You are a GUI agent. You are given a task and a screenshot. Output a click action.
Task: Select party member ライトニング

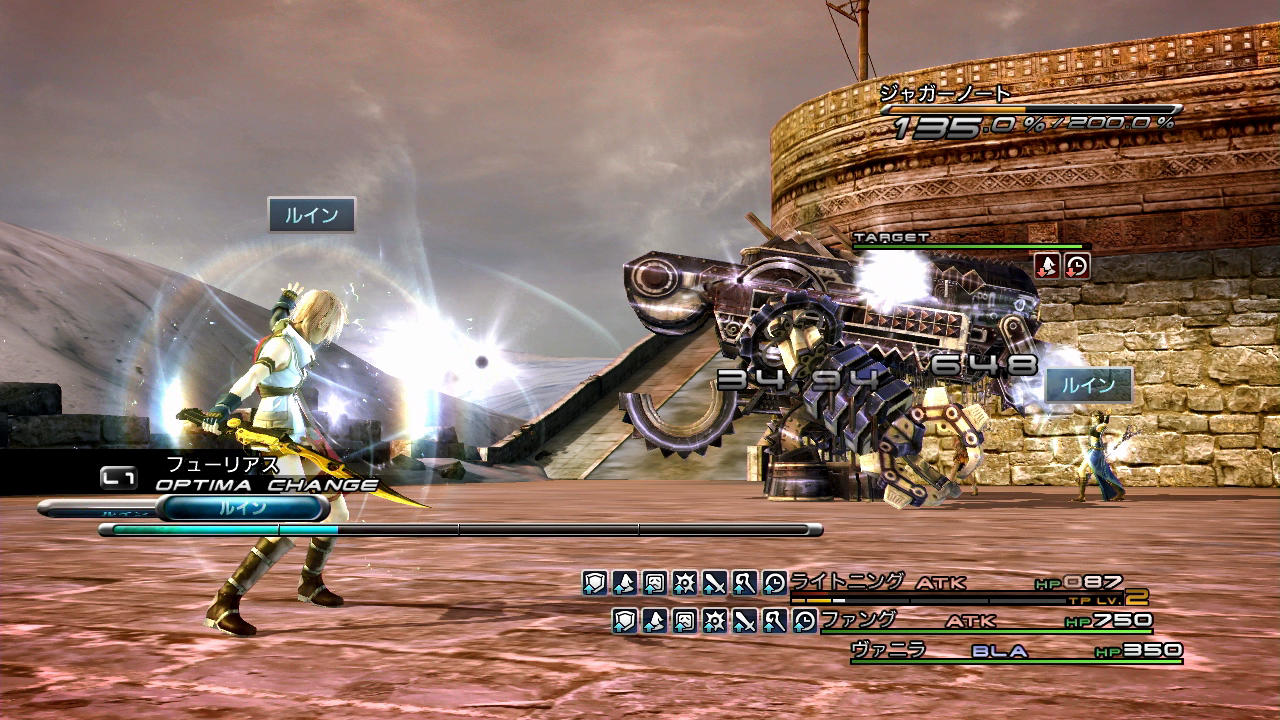(847, 582)
